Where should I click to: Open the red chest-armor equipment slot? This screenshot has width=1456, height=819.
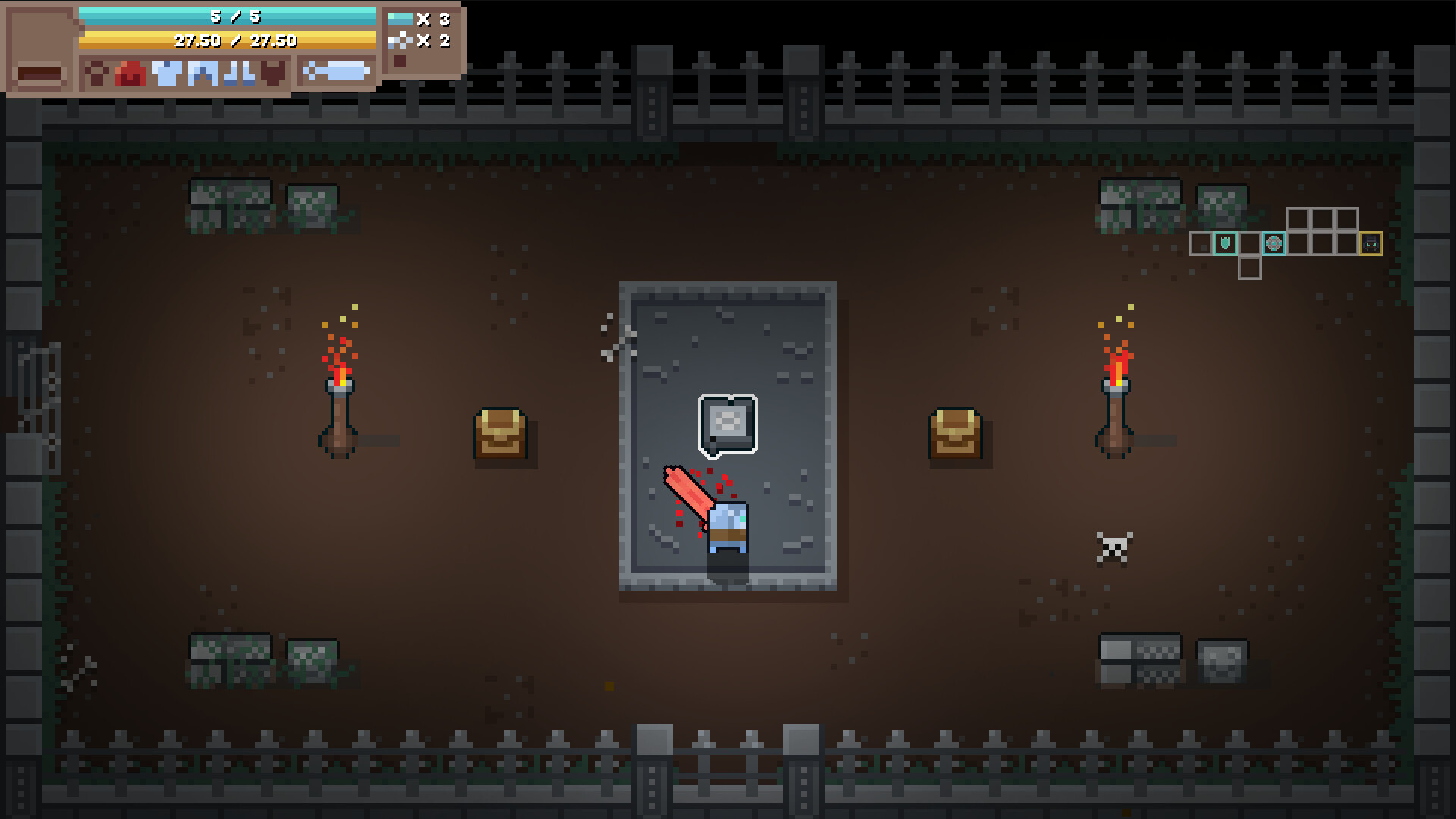pos(130,74)
